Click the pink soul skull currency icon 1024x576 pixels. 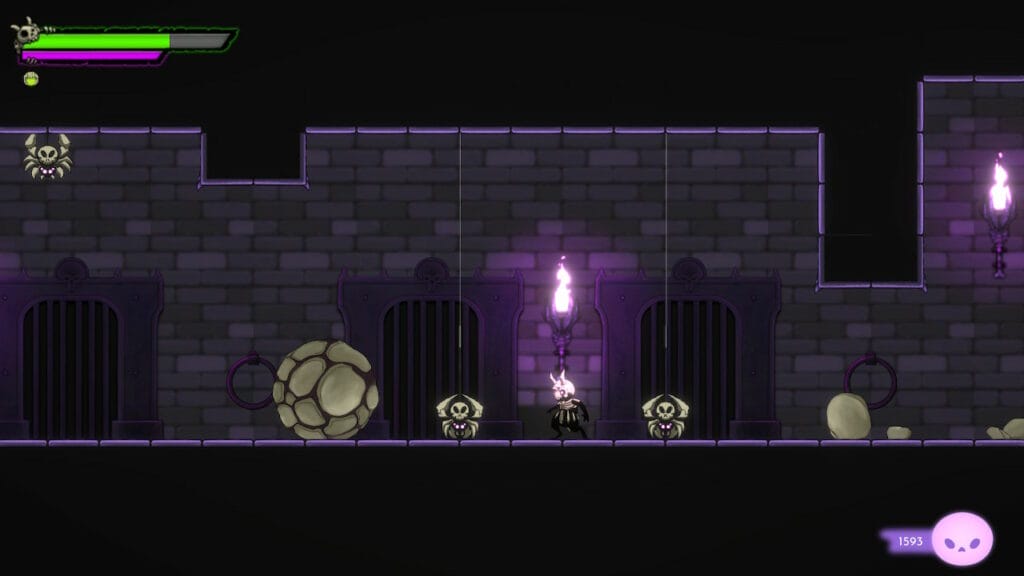[962, 539]
